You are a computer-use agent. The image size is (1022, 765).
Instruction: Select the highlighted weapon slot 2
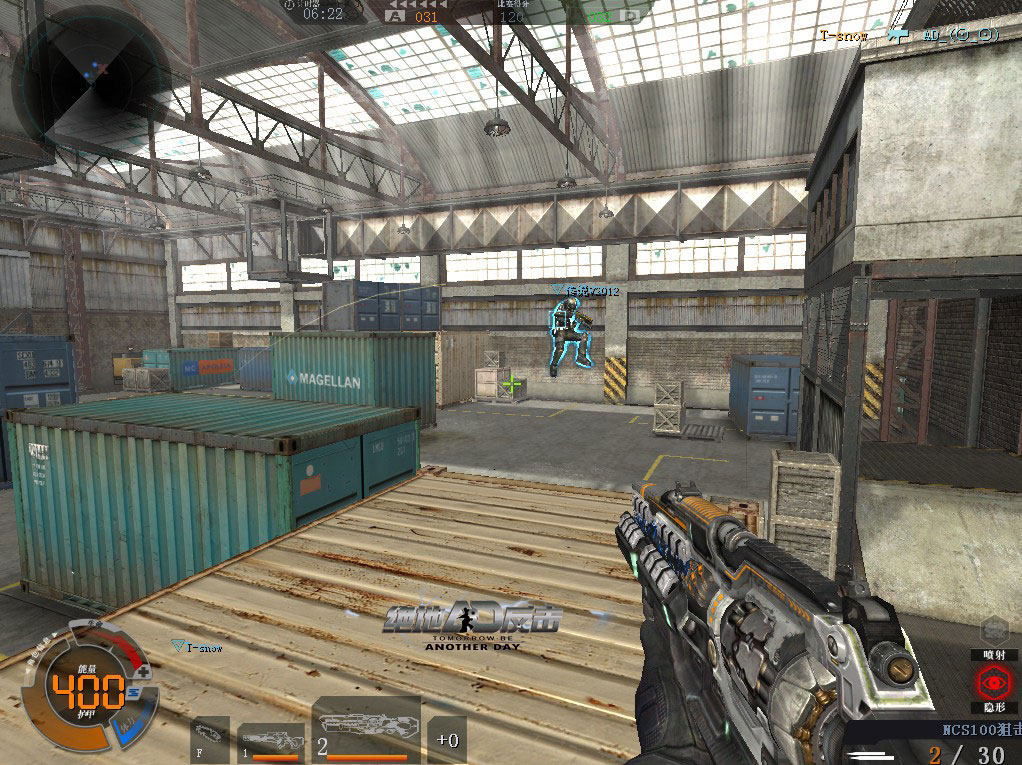[365, 733]
